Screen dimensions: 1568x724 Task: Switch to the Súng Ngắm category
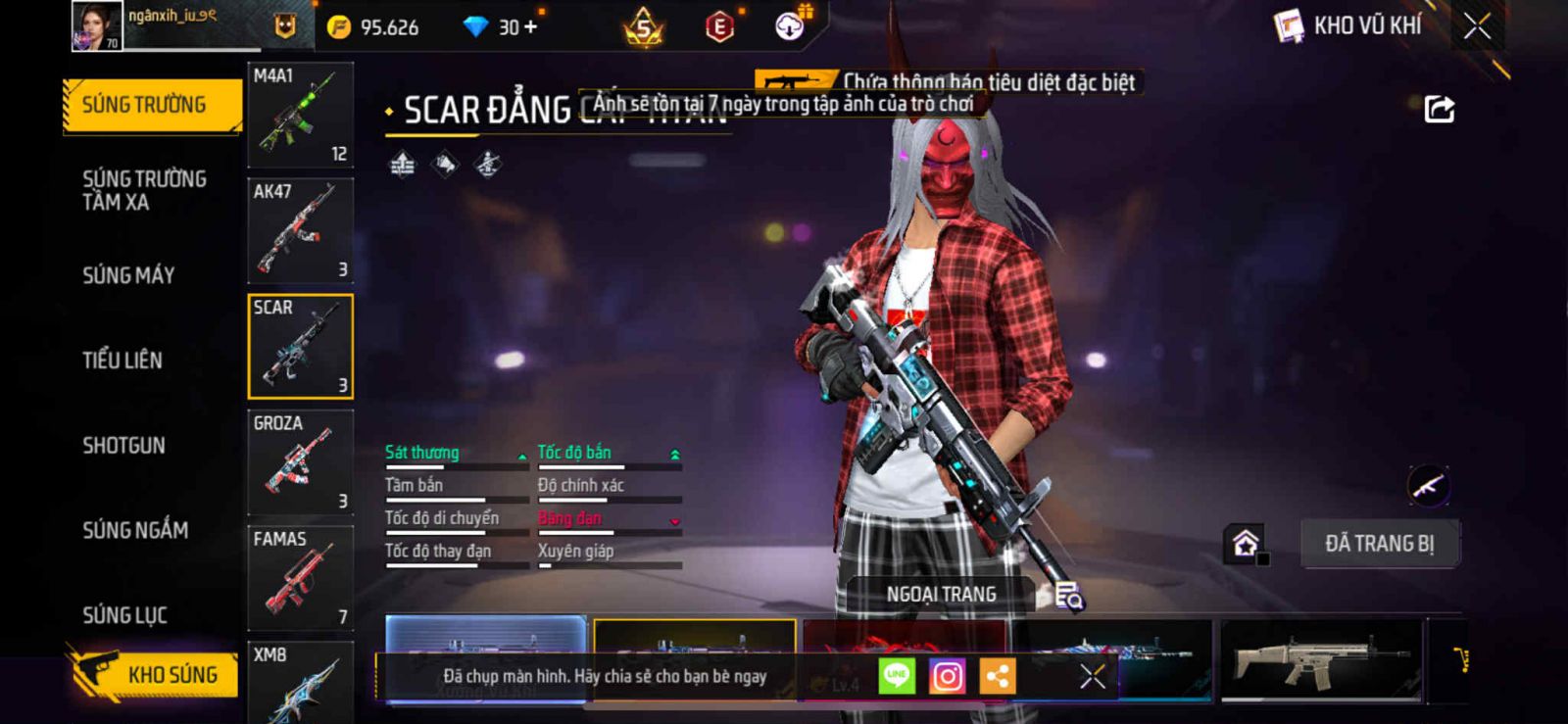pyautogui.click(x=135, y=530)
